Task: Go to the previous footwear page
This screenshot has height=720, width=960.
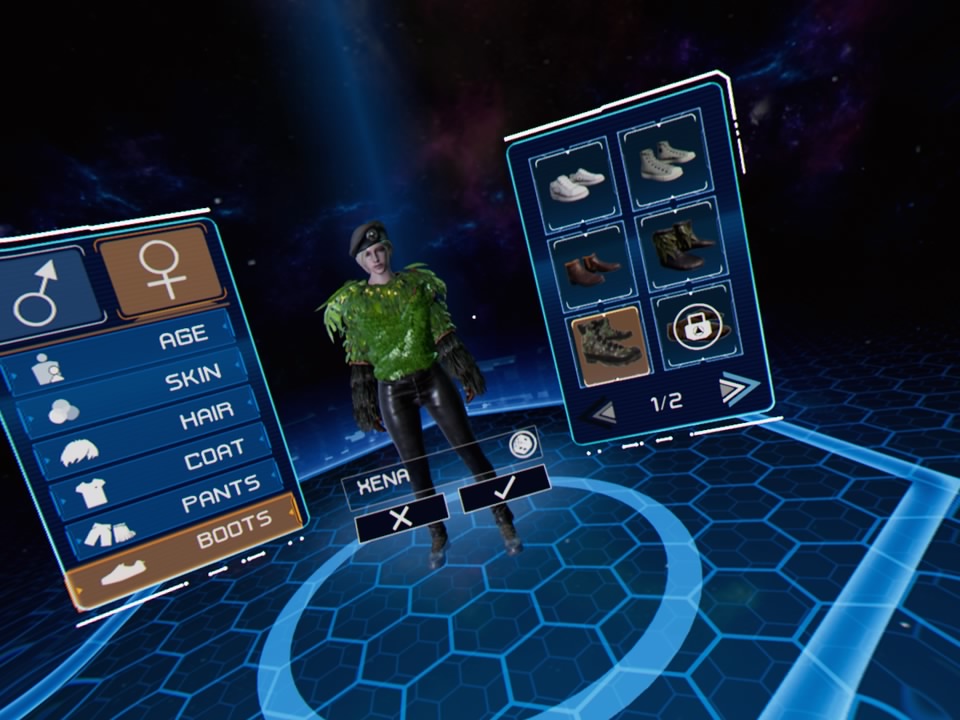Action: pyautogui.click(x=603, y=411)
